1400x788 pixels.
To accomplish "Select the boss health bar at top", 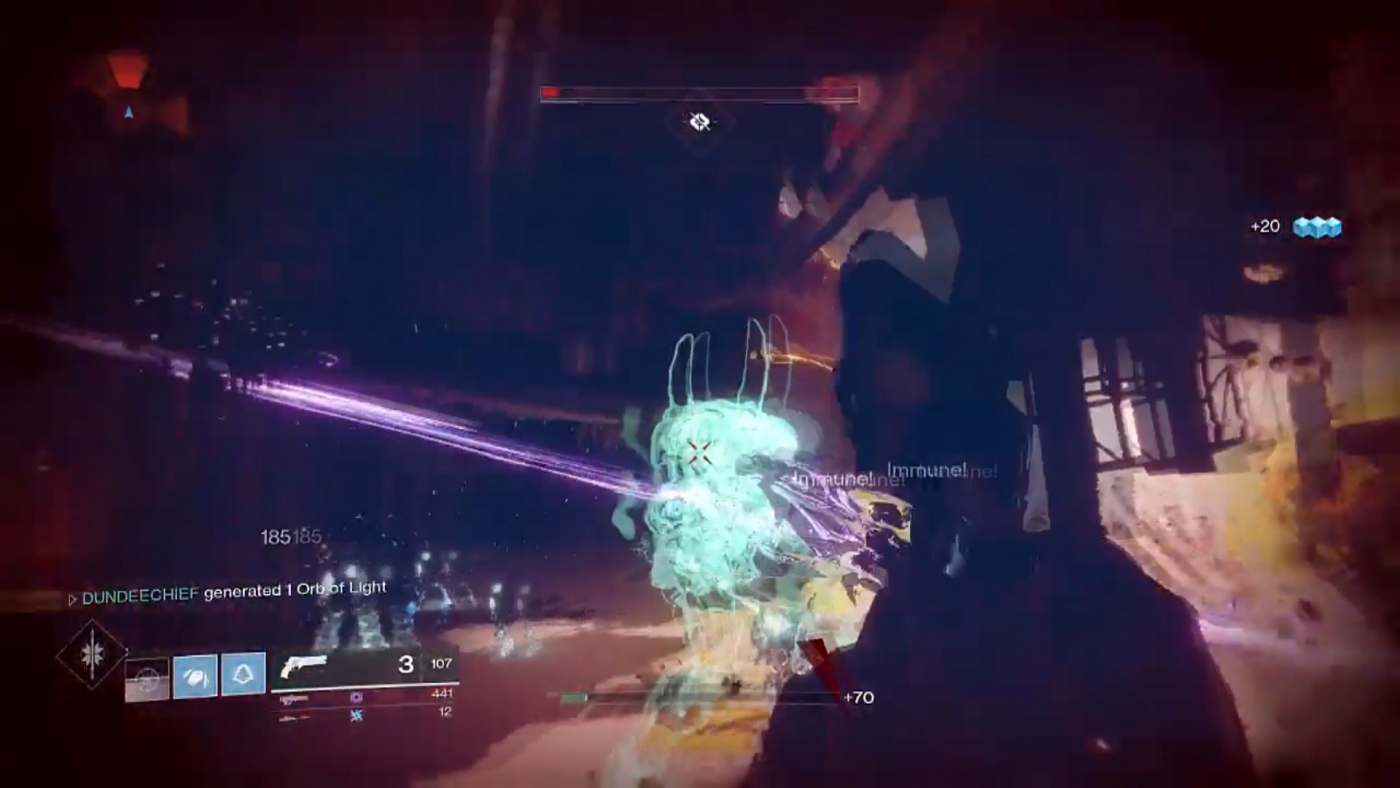I will pos(697,93).
